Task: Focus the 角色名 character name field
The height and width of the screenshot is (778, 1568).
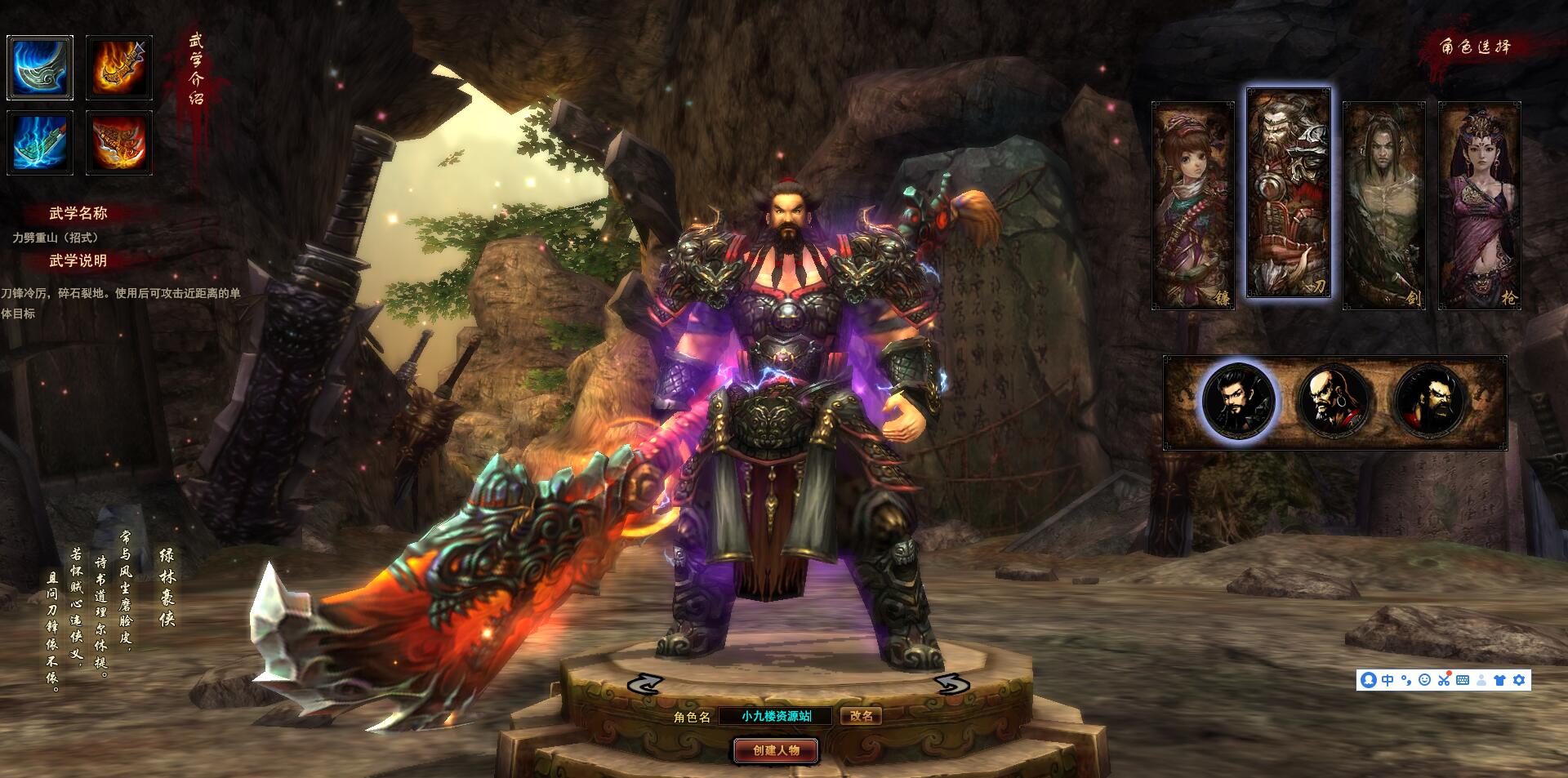Action: pos(776,716)
